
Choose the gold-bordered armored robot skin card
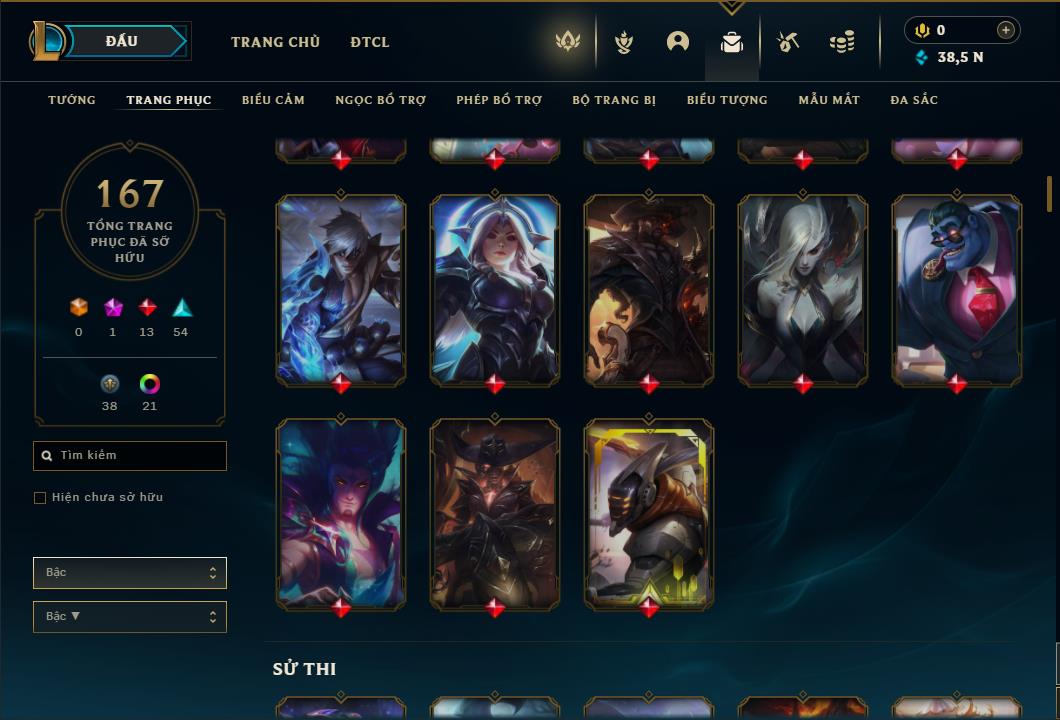tap(649, 513)
